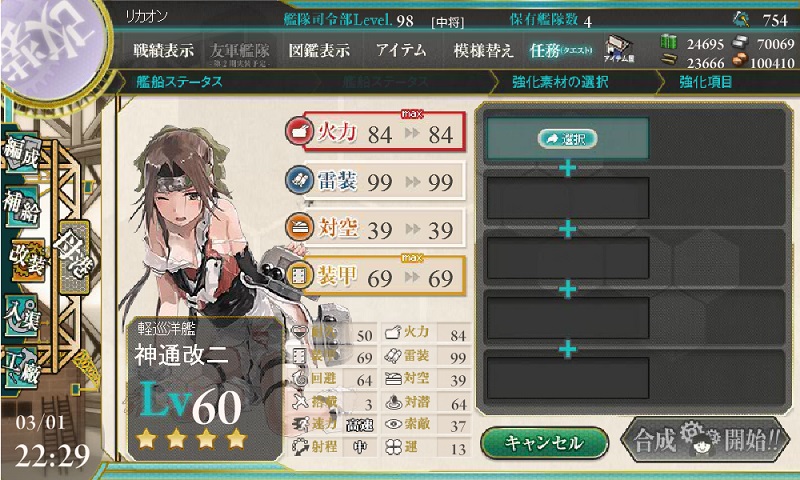Click 選択 material select button
Screen dimensions: 800x480
567,139
